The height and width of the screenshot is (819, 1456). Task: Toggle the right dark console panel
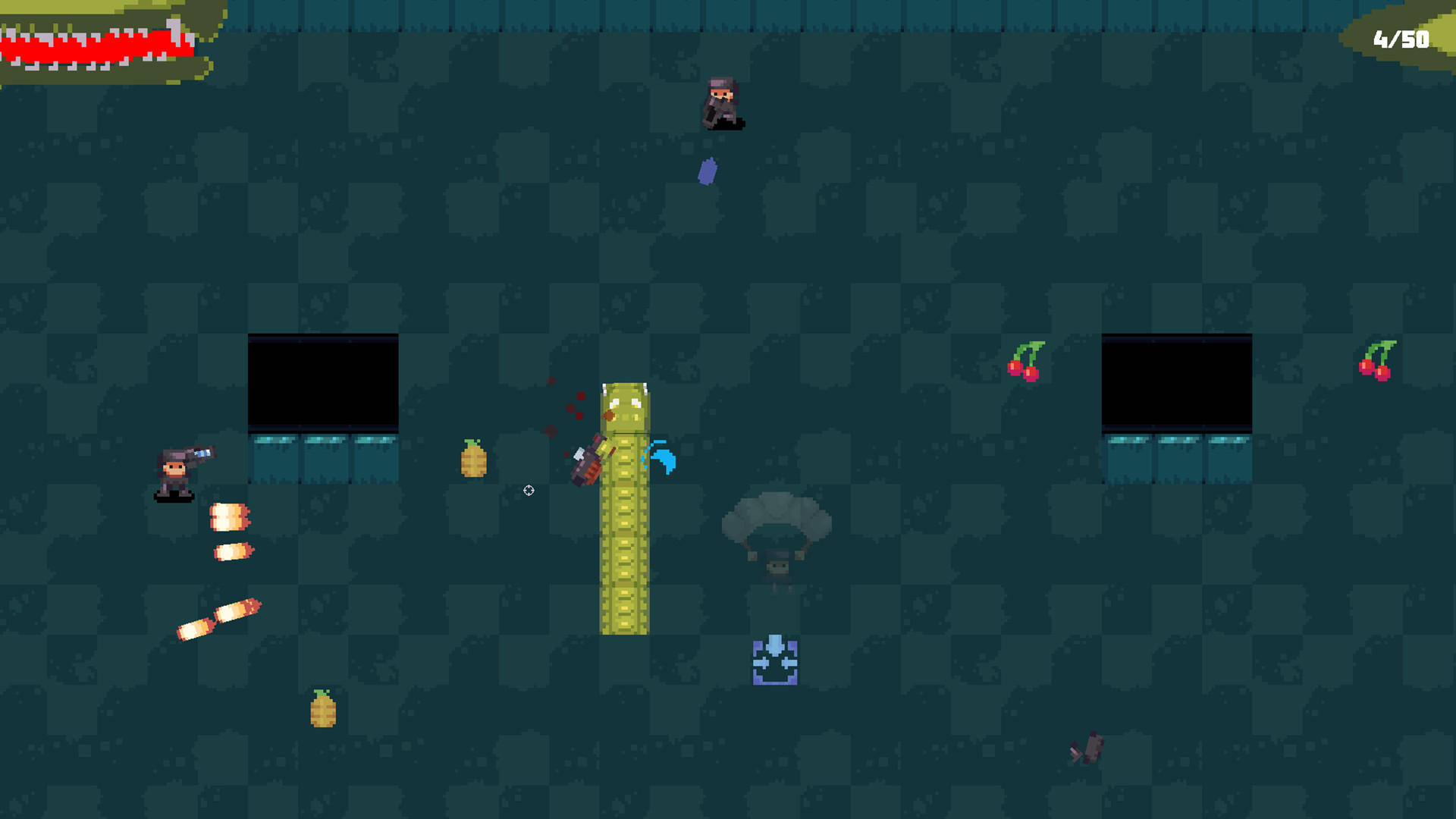click(1175, 383)
